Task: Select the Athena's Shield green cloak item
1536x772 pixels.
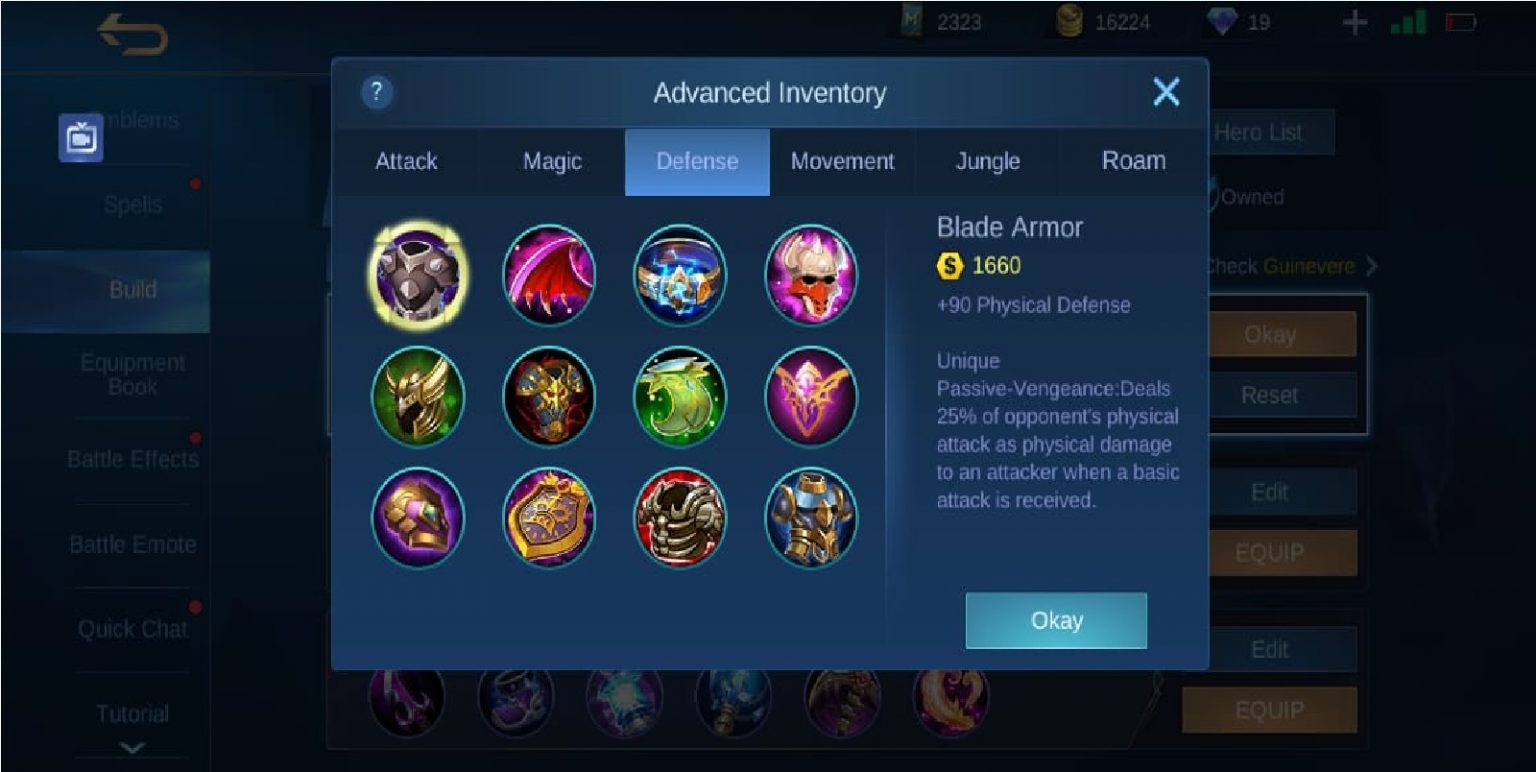Action: 680,396
